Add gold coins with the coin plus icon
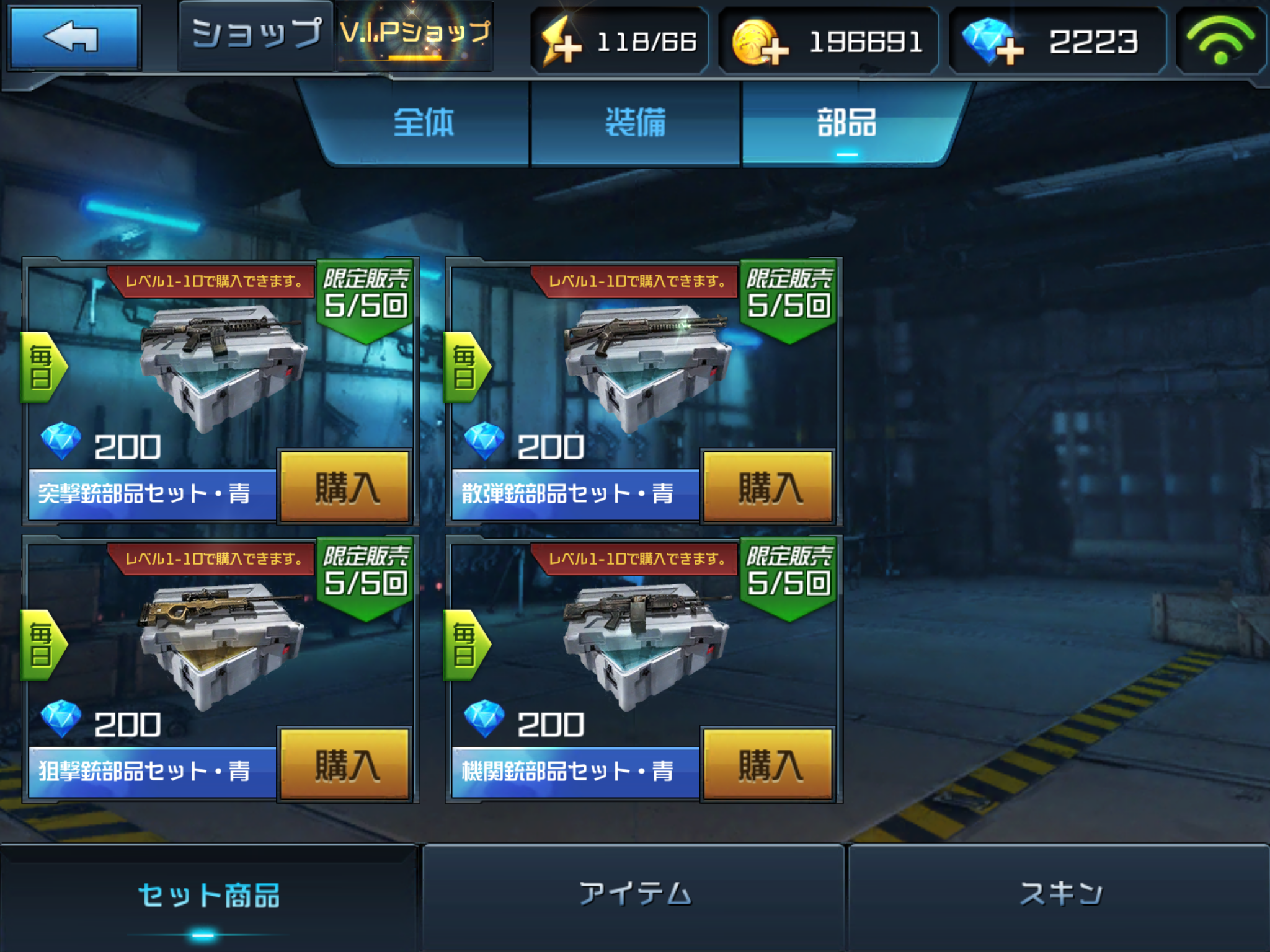Screen dimensions: 1270x952 click(x=760, y=42)
